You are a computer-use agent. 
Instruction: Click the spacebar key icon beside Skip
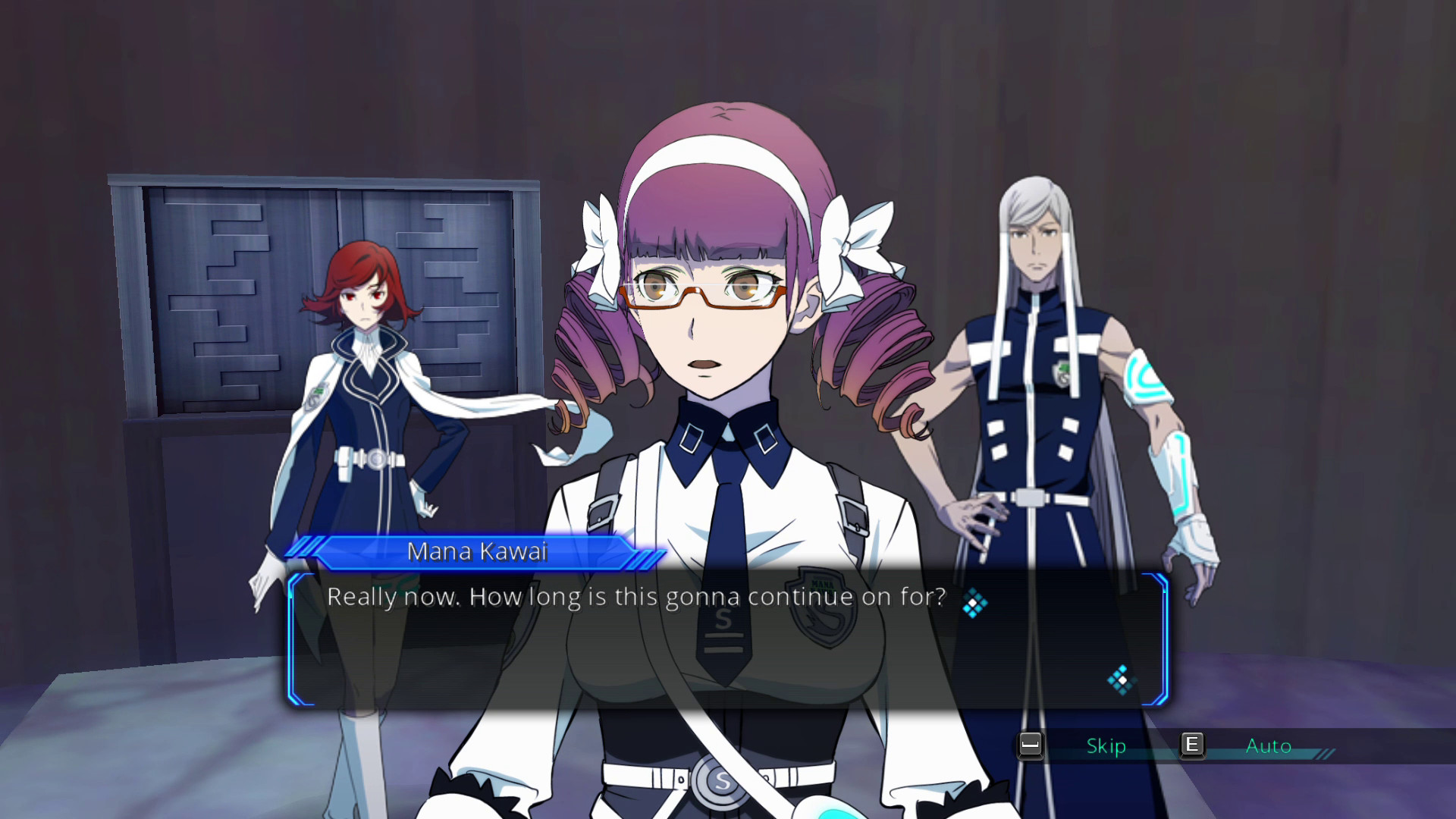tap(1031, 746)
